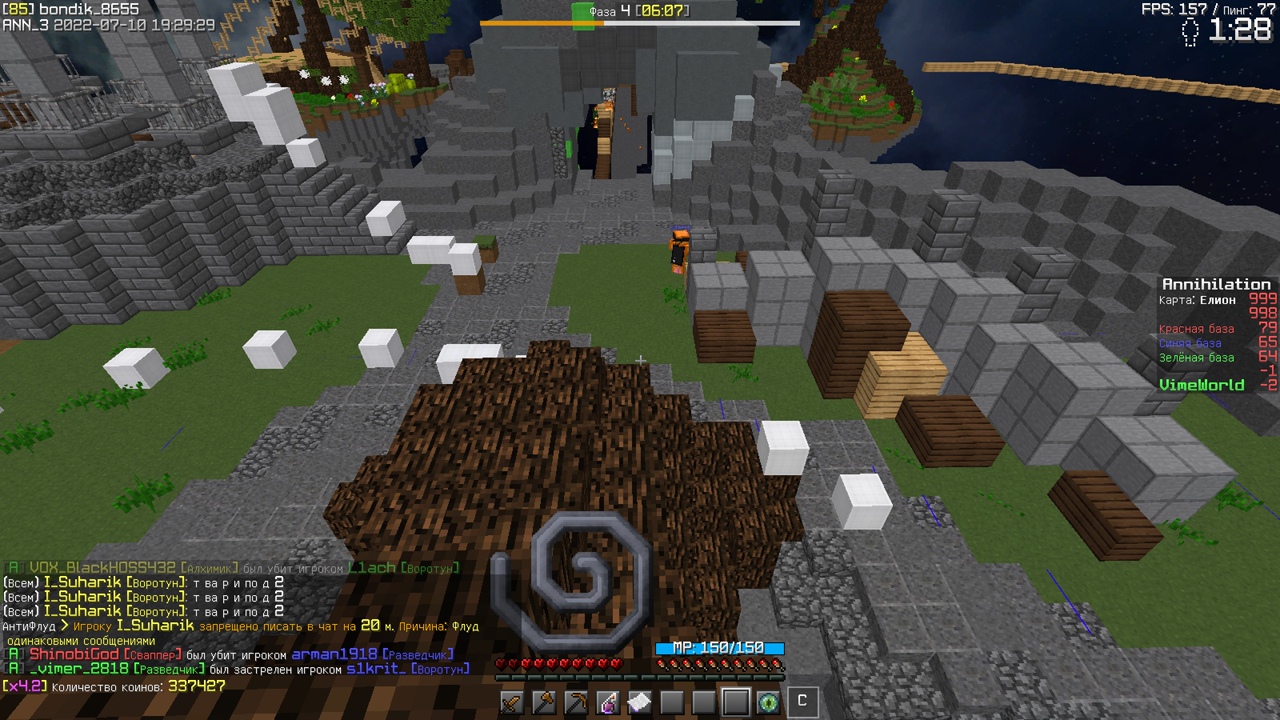Pick the green eye item slot
The image size is (1280, 720).
point(768,702)
